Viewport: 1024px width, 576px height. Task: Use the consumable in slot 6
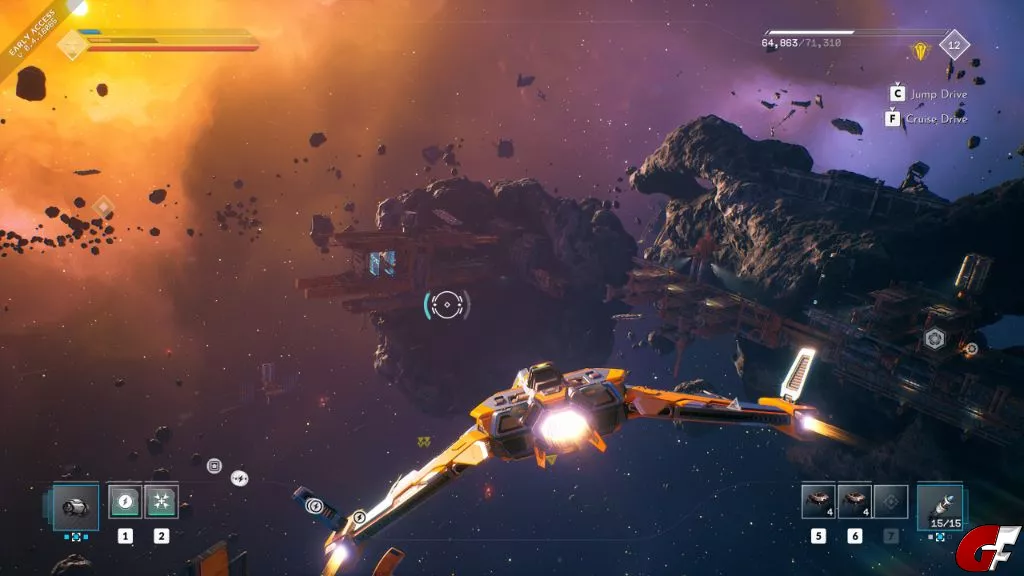point(855,501)
